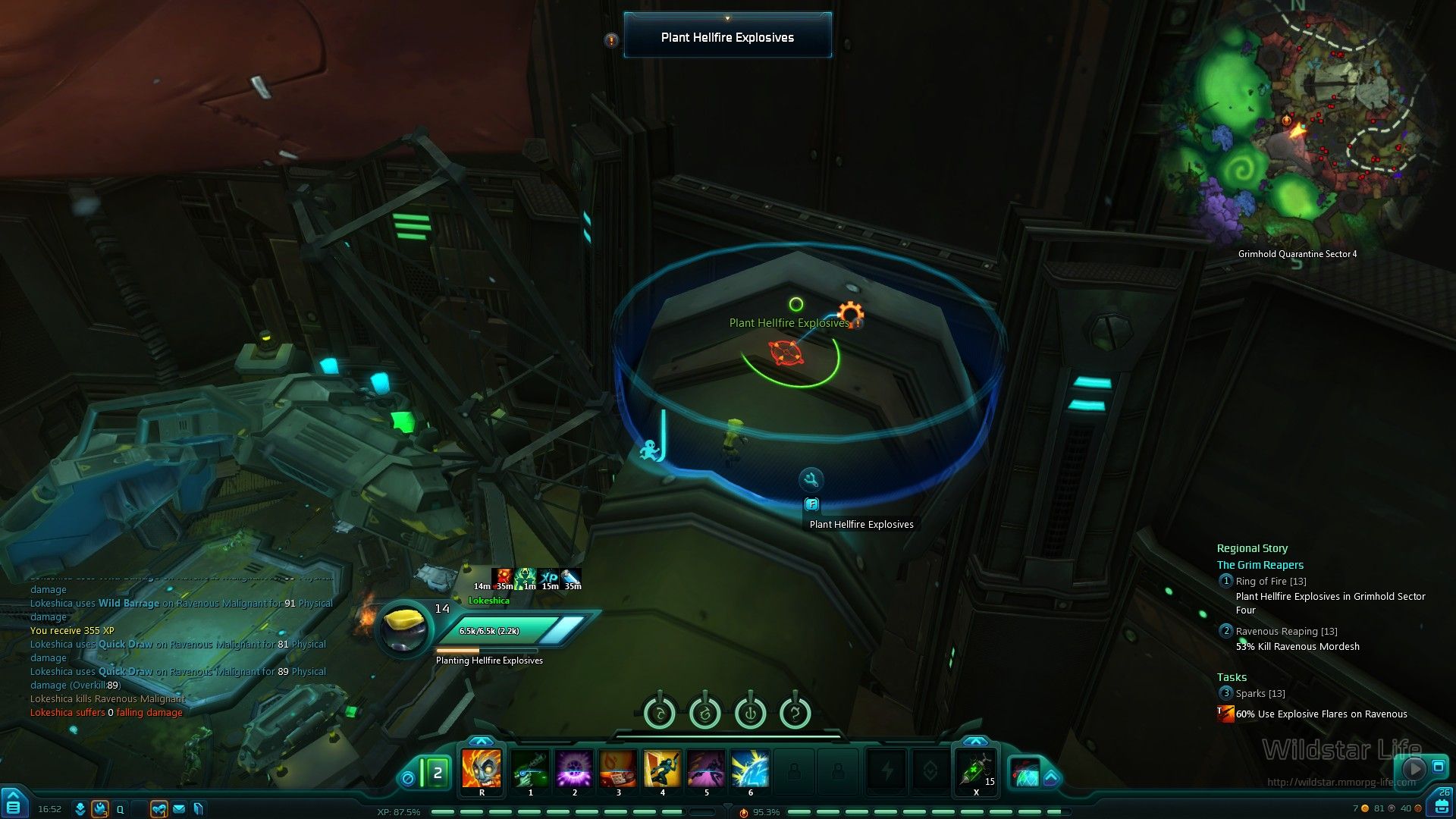
Task: Open the Sparks task in the tracker
Action: pos(1260,694)
